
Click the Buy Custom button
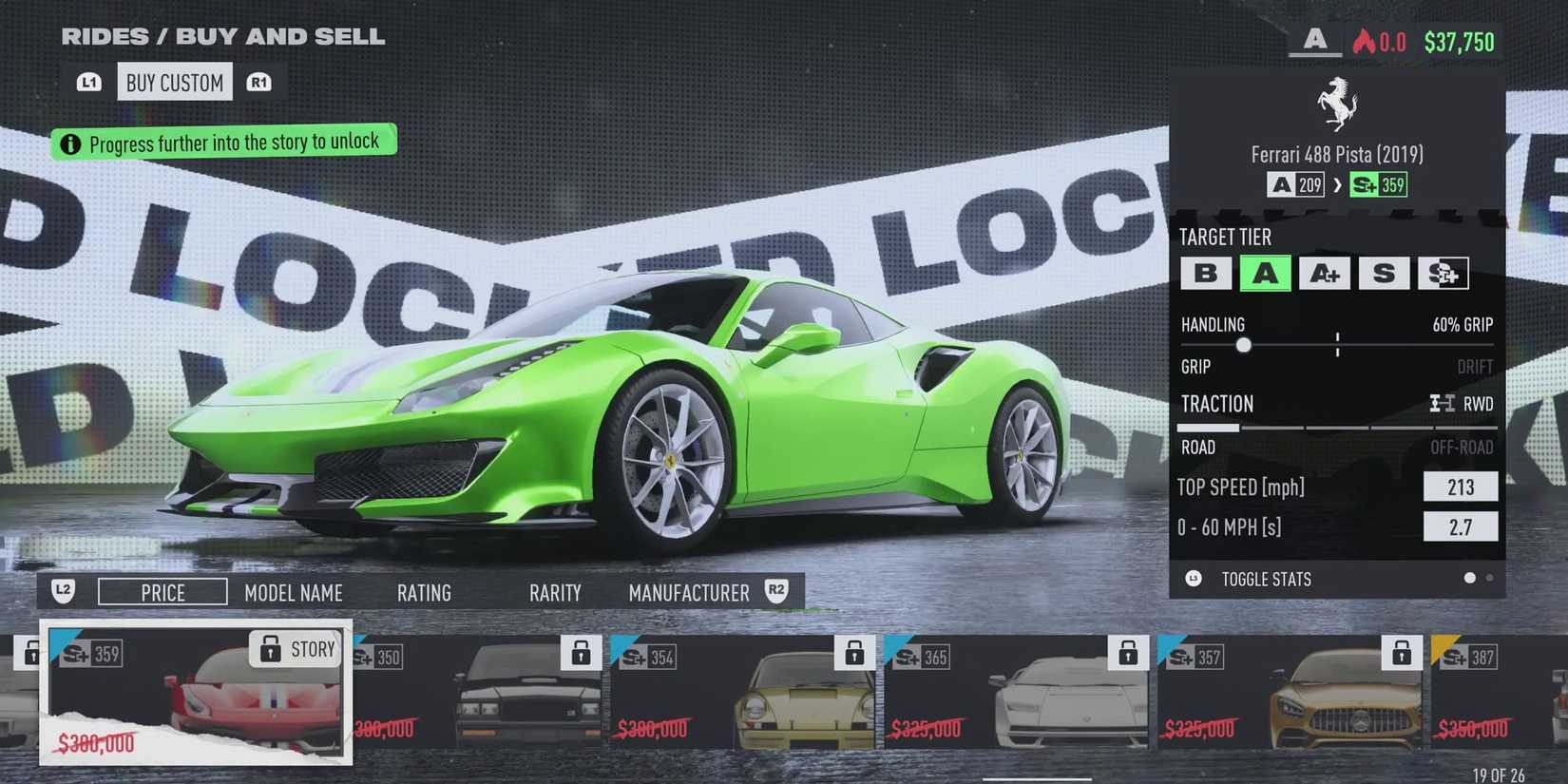tap(174, 82)
